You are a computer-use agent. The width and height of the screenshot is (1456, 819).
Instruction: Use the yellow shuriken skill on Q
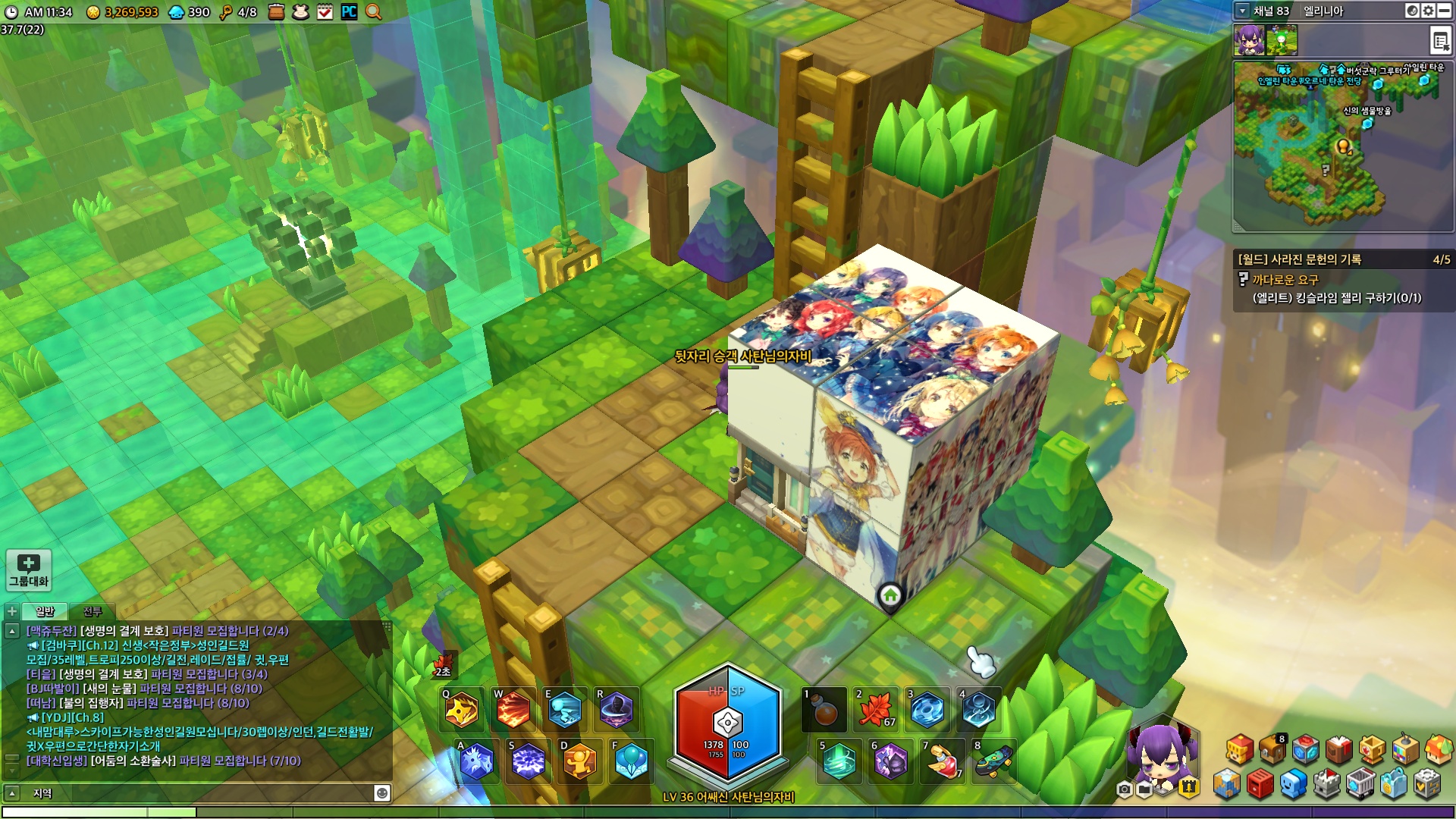pos(462,711)
